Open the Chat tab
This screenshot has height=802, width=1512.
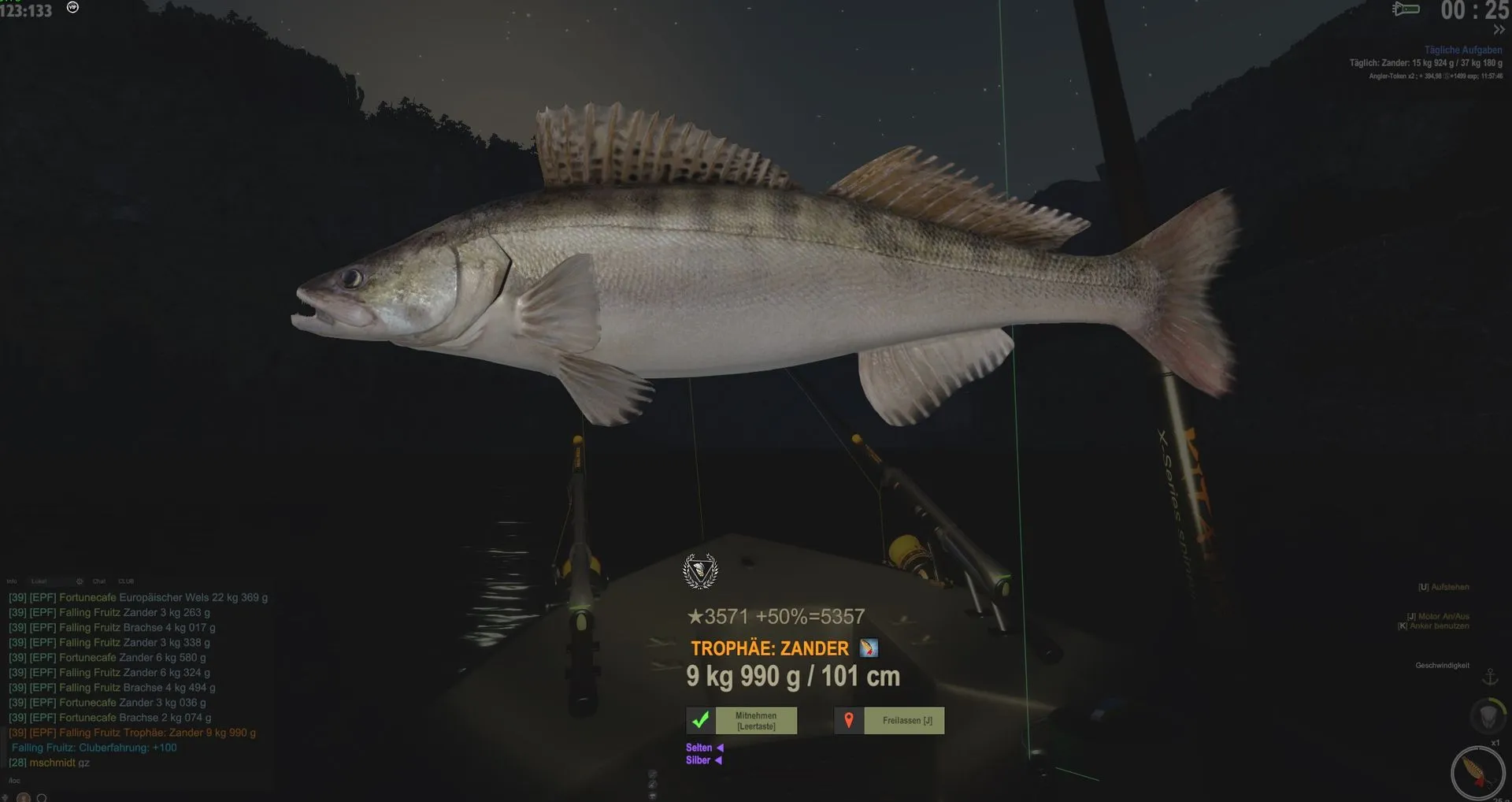pos(99,581)
